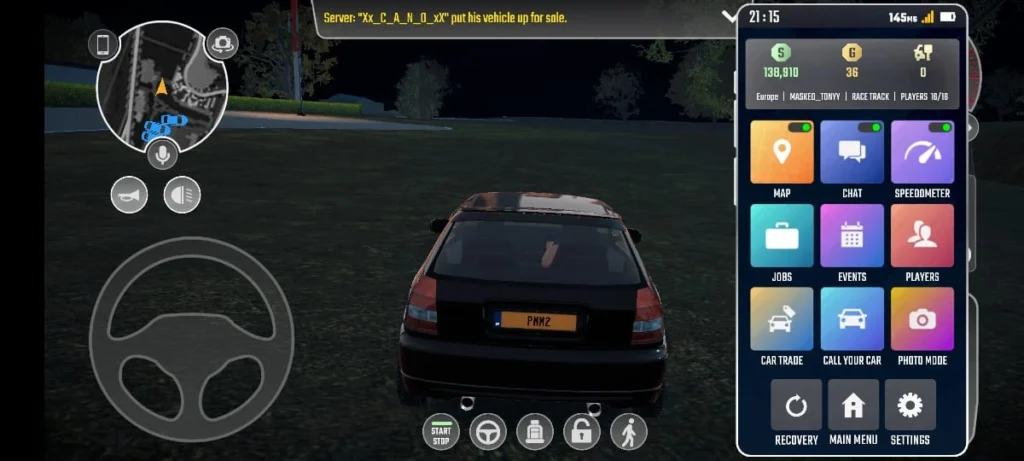Open the Chat app
Screen dimensions: 1024x461
pyautogui.click(x=852, y=153)
